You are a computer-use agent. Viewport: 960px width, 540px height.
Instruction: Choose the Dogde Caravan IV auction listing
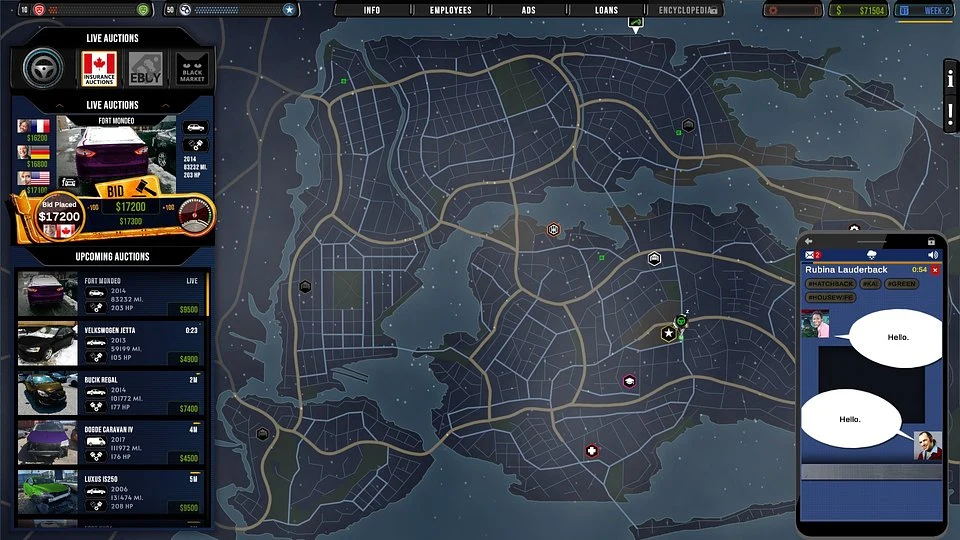tap(111, 443)
